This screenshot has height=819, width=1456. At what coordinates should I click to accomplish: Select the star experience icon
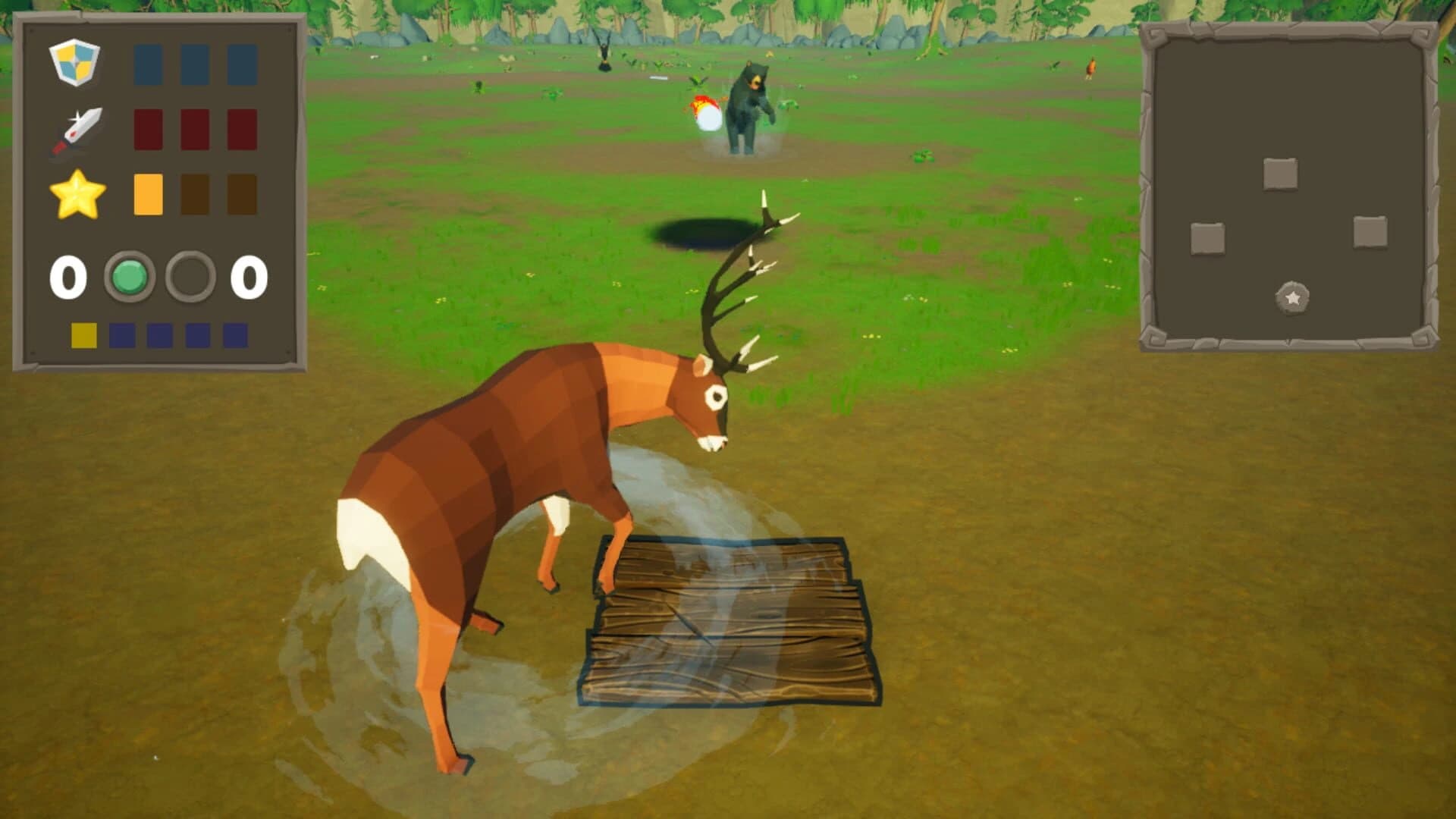tap(80, 194)
